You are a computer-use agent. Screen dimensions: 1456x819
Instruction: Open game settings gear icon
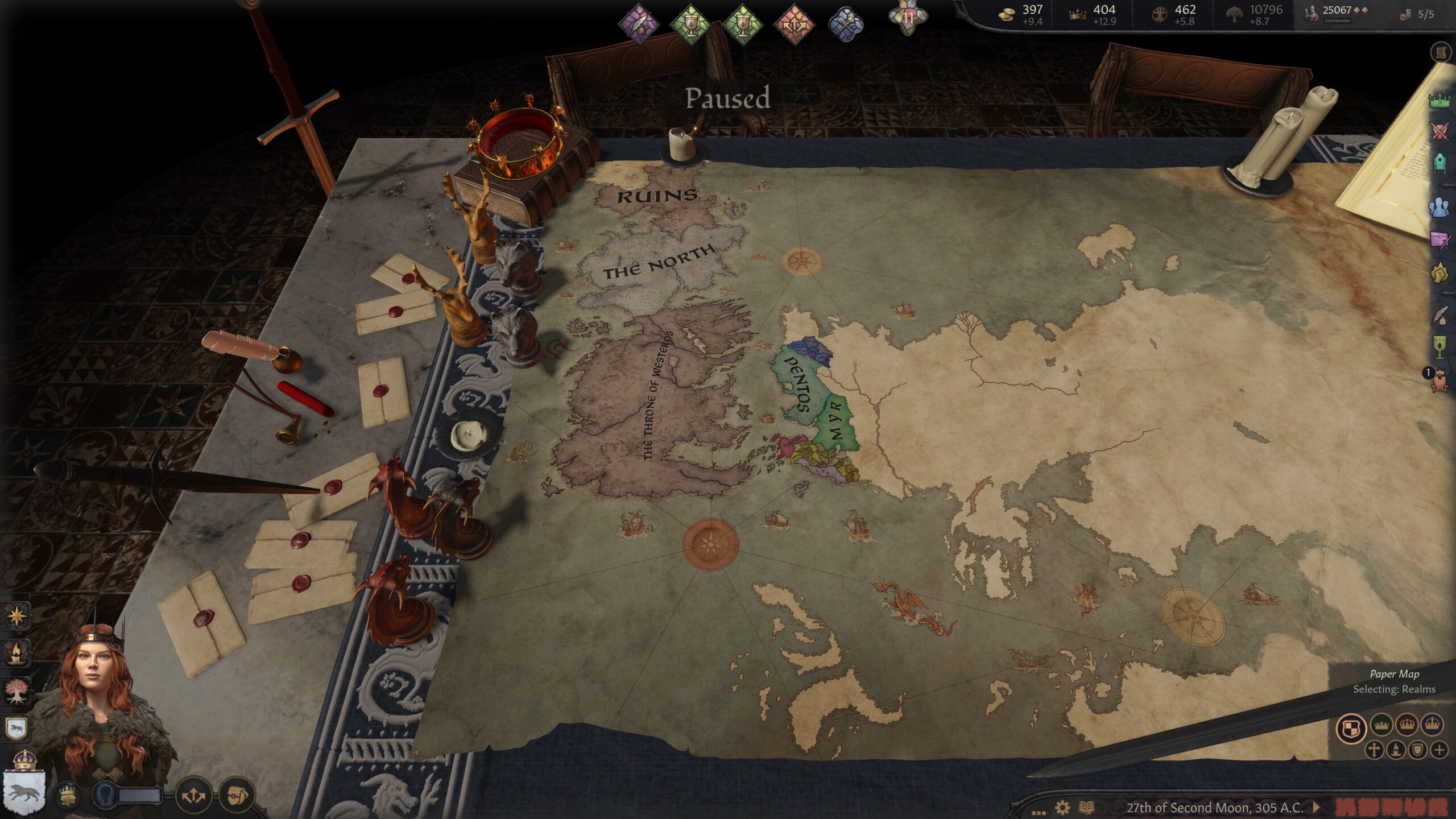[1062, 808]
